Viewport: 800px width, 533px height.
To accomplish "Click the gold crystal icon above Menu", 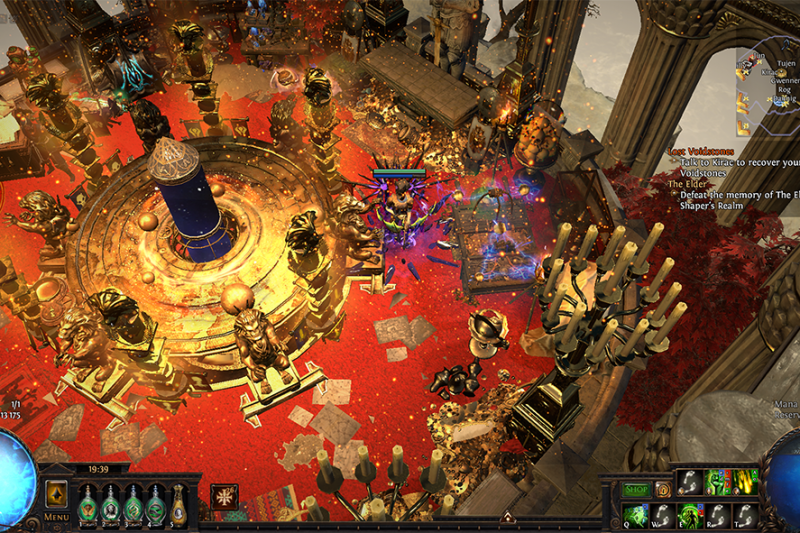I will (x=56, y=495).
